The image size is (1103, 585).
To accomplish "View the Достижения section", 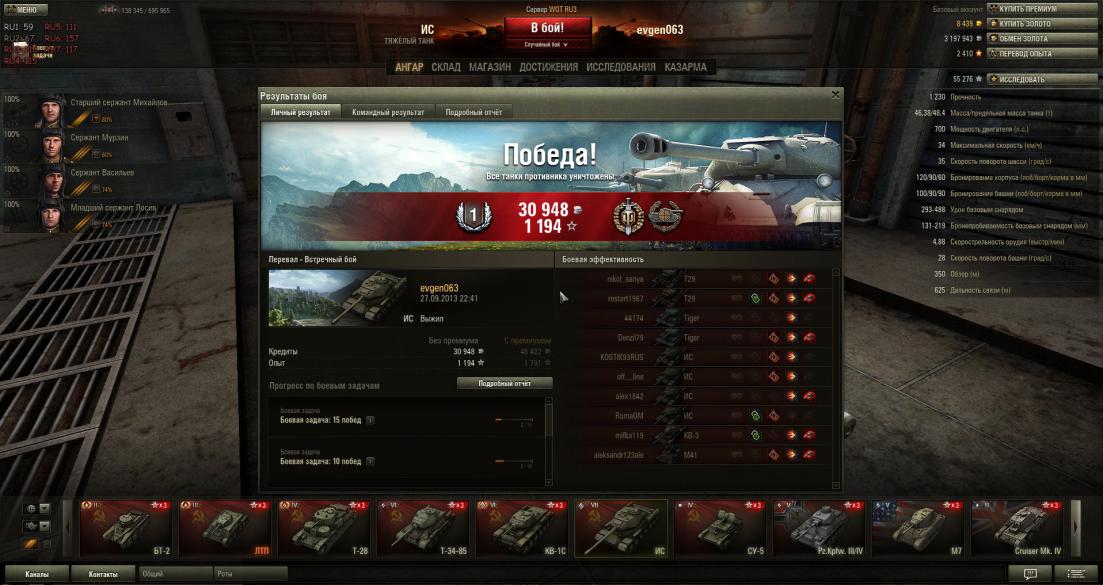I will click(548, 67).
